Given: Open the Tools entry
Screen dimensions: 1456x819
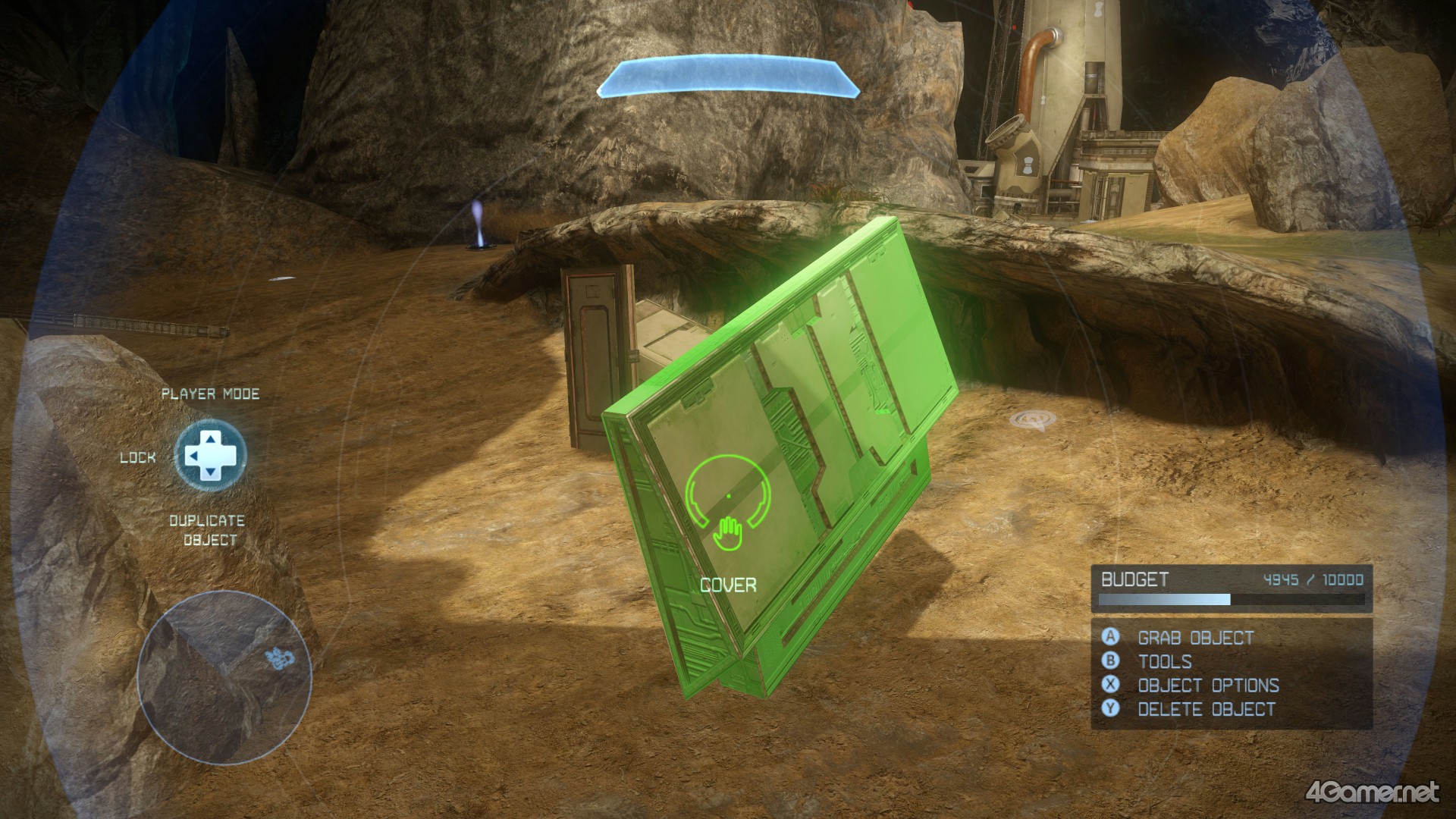Looking at the screenshot, I should click(x=1164, y=662).
